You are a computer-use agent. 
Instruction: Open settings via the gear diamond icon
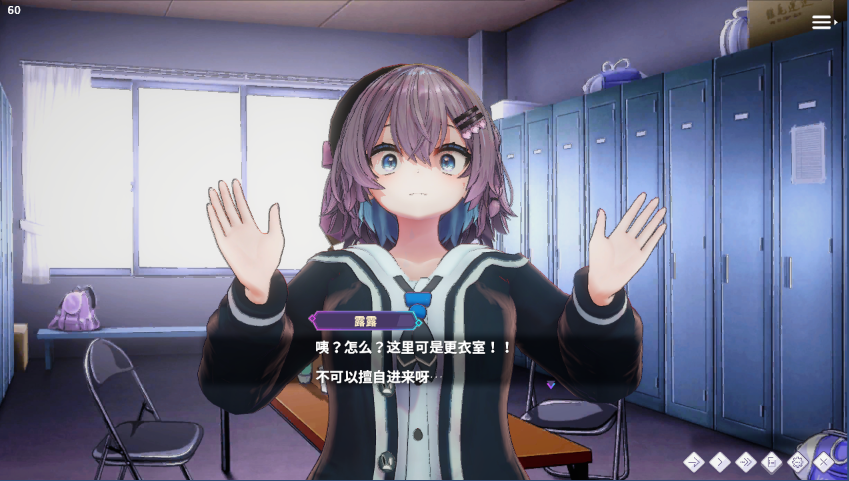(x=798, y=462)
